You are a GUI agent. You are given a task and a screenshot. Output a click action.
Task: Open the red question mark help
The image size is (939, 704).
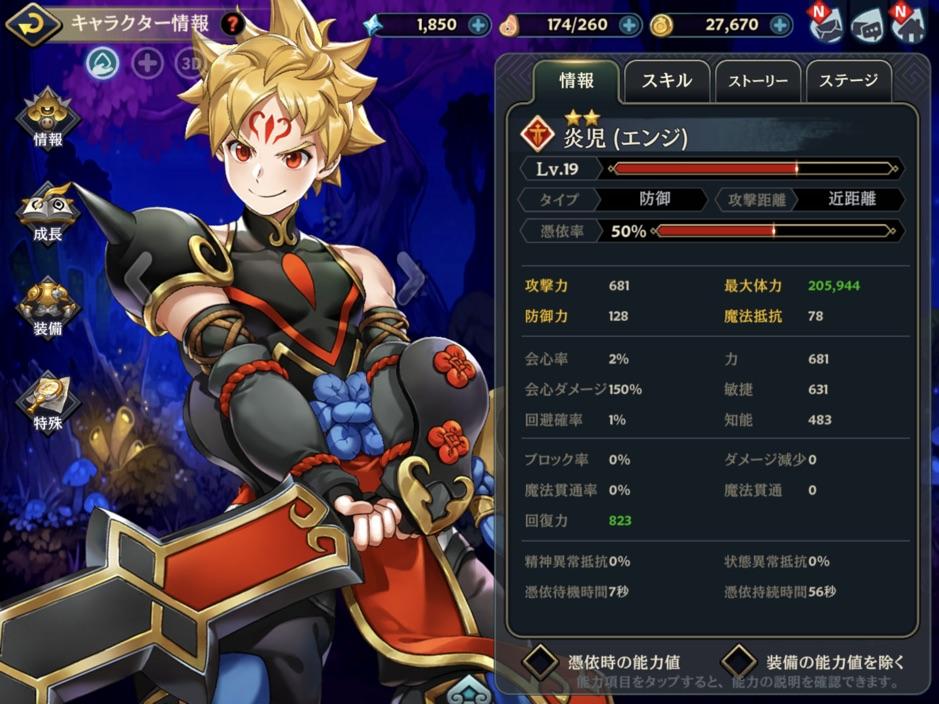point(232,23)
